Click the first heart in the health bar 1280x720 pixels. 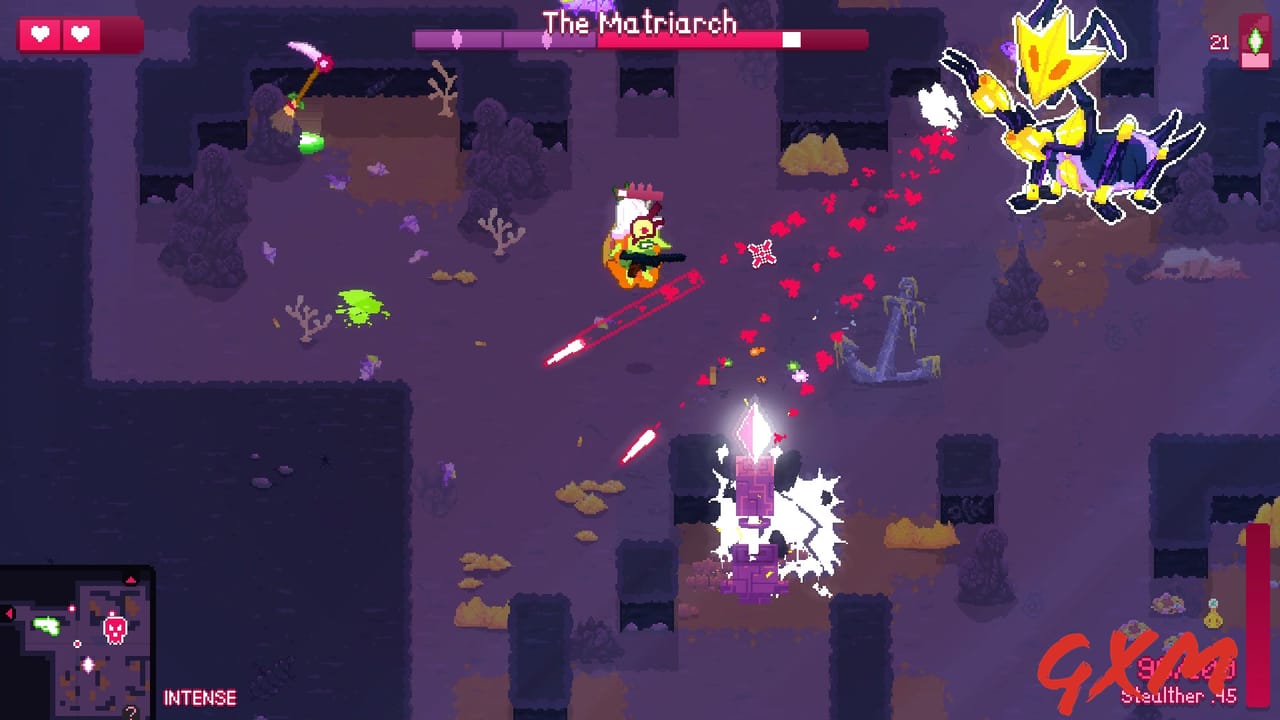tap(40, 33)
